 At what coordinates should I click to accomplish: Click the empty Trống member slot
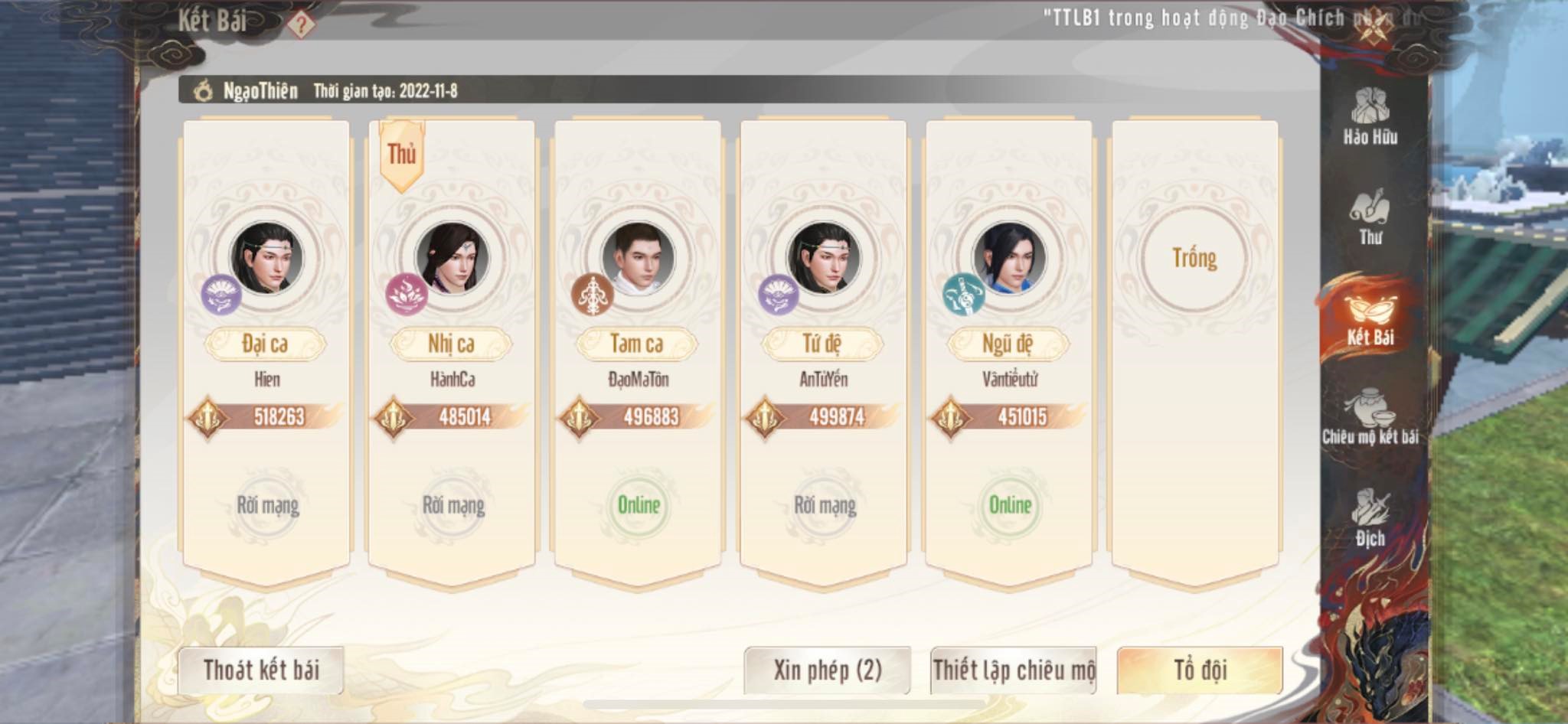tap(1194, 258)
